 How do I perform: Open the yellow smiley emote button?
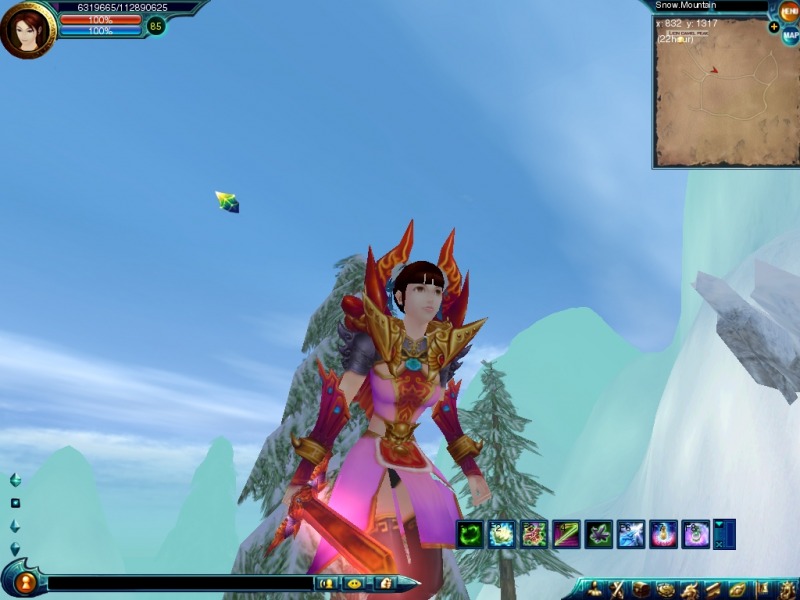click(354, 583)
